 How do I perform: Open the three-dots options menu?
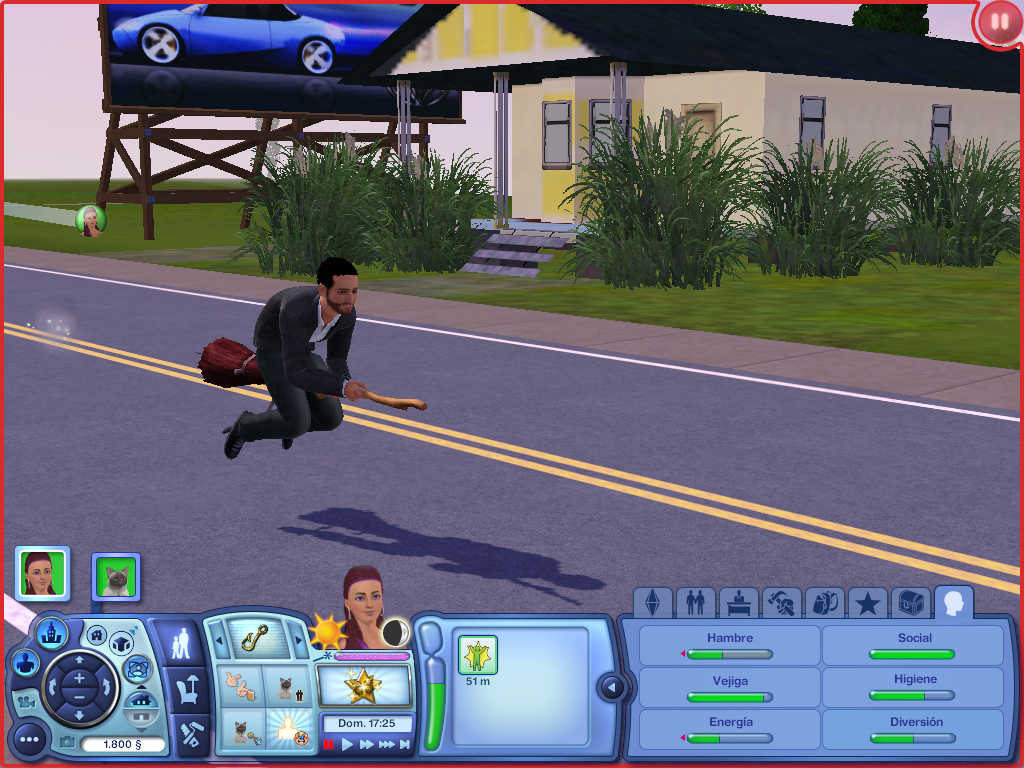[29, 740]
